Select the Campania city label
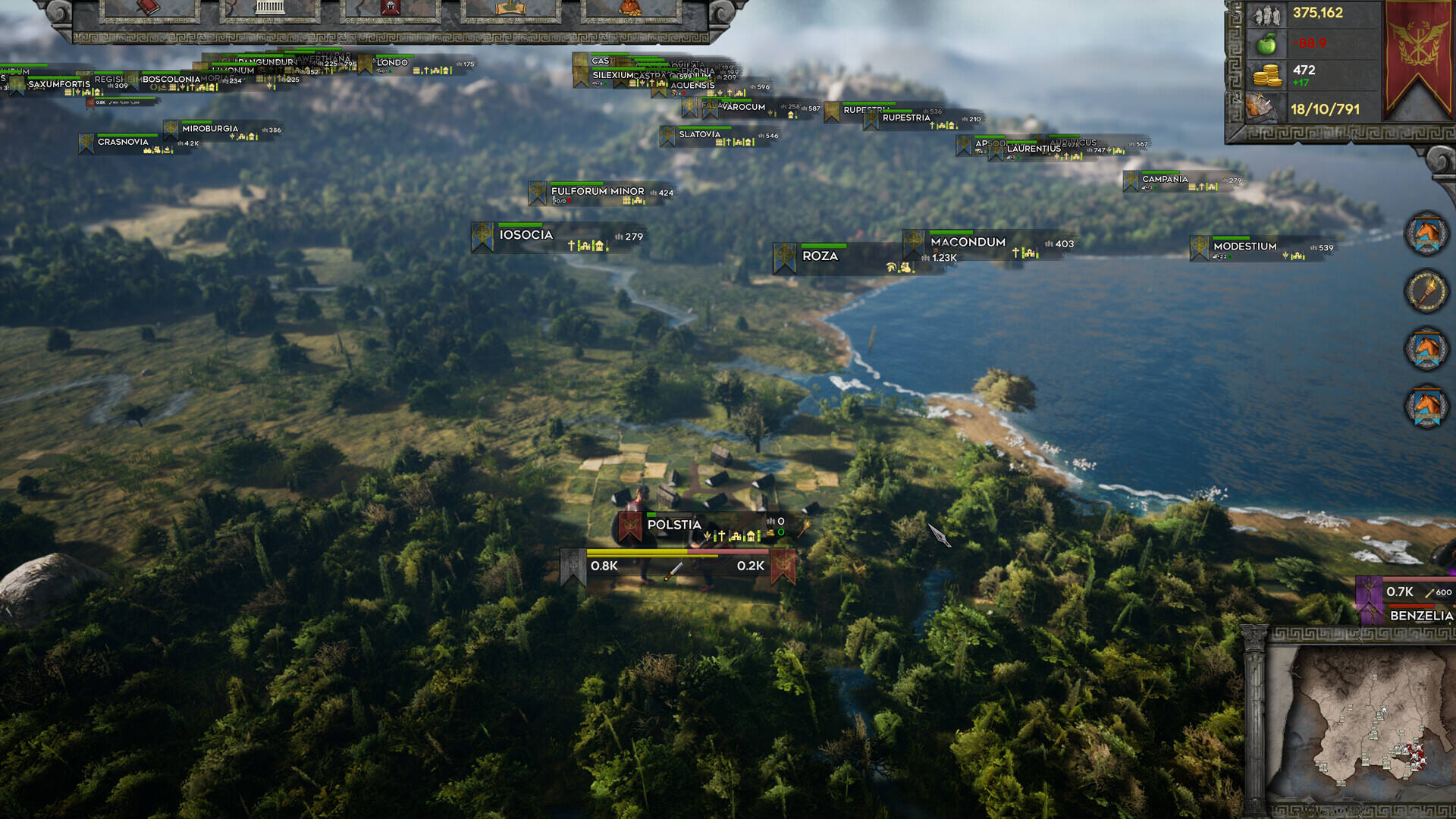The height and width of the screenshot is (819, 1456). (x=1165, y=179)
